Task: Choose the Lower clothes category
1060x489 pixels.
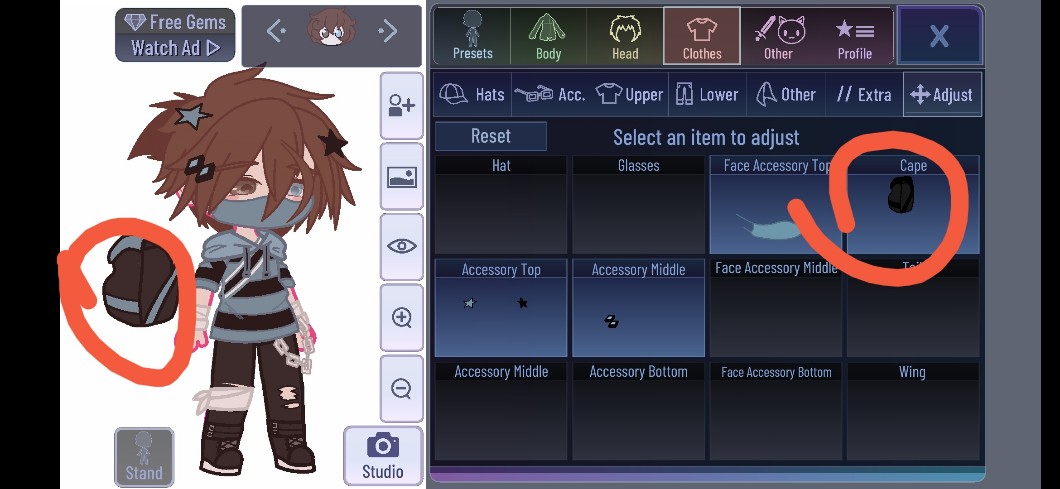Action: pyautogui.click(x=706, y=94)
